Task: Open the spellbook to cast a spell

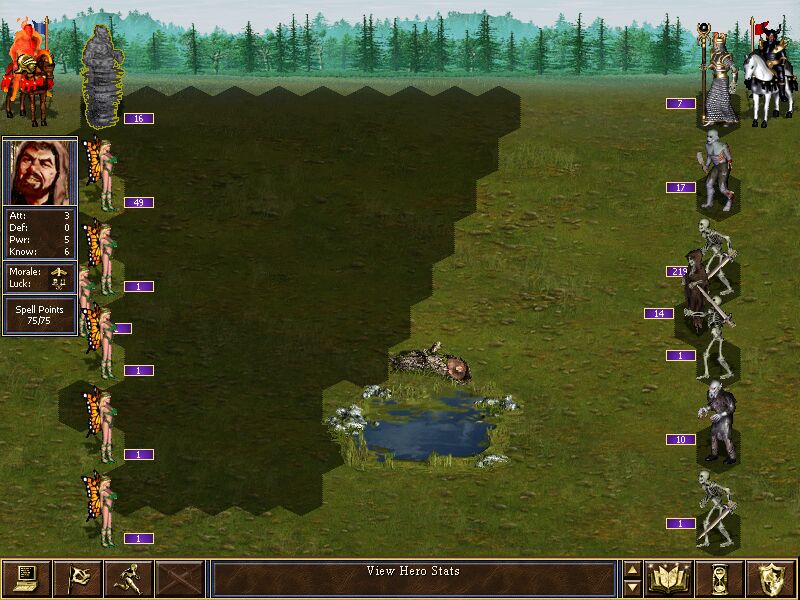Action: [670, 579]
